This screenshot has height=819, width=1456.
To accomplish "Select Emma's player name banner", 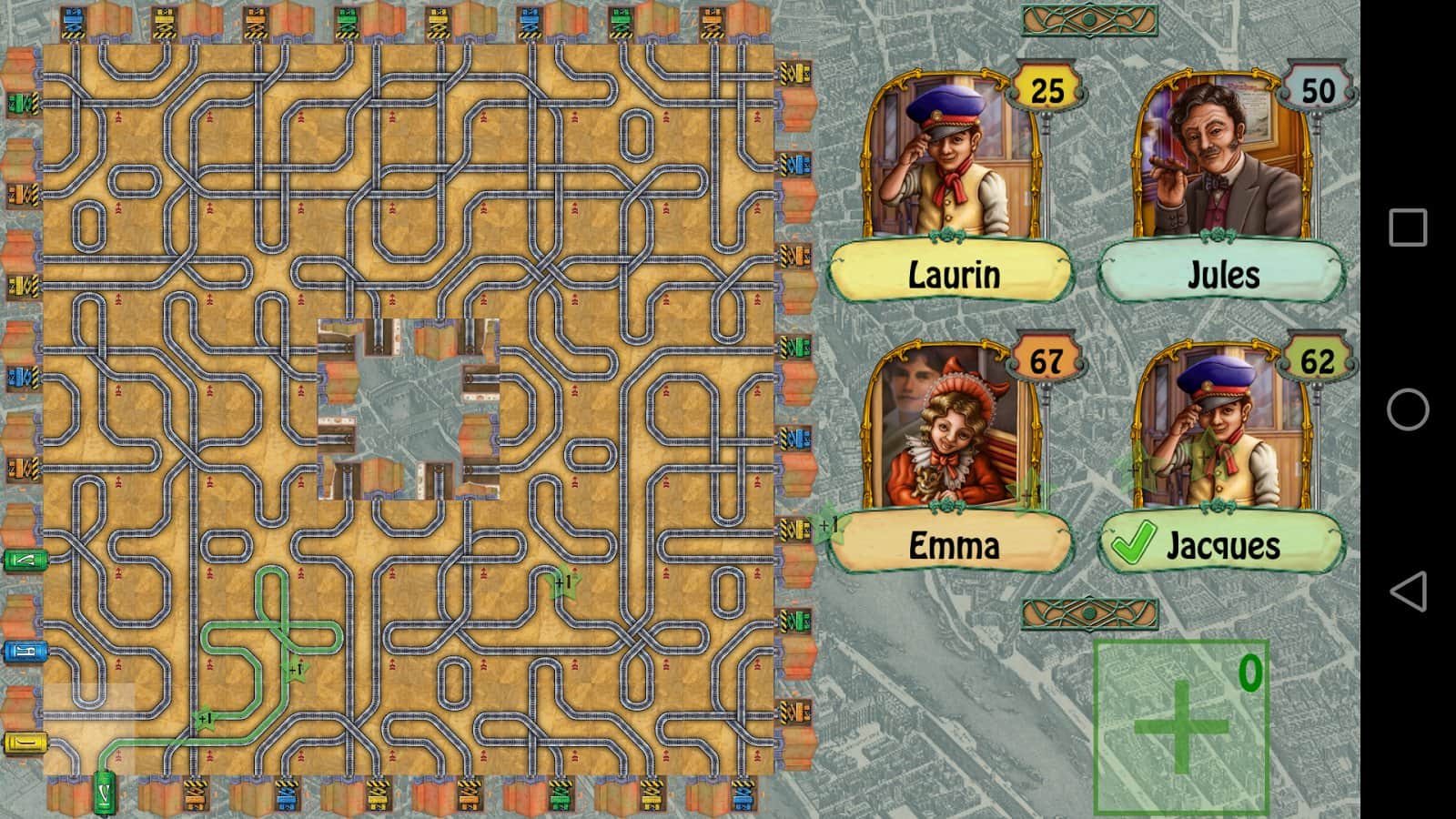I will click(952, 545).
